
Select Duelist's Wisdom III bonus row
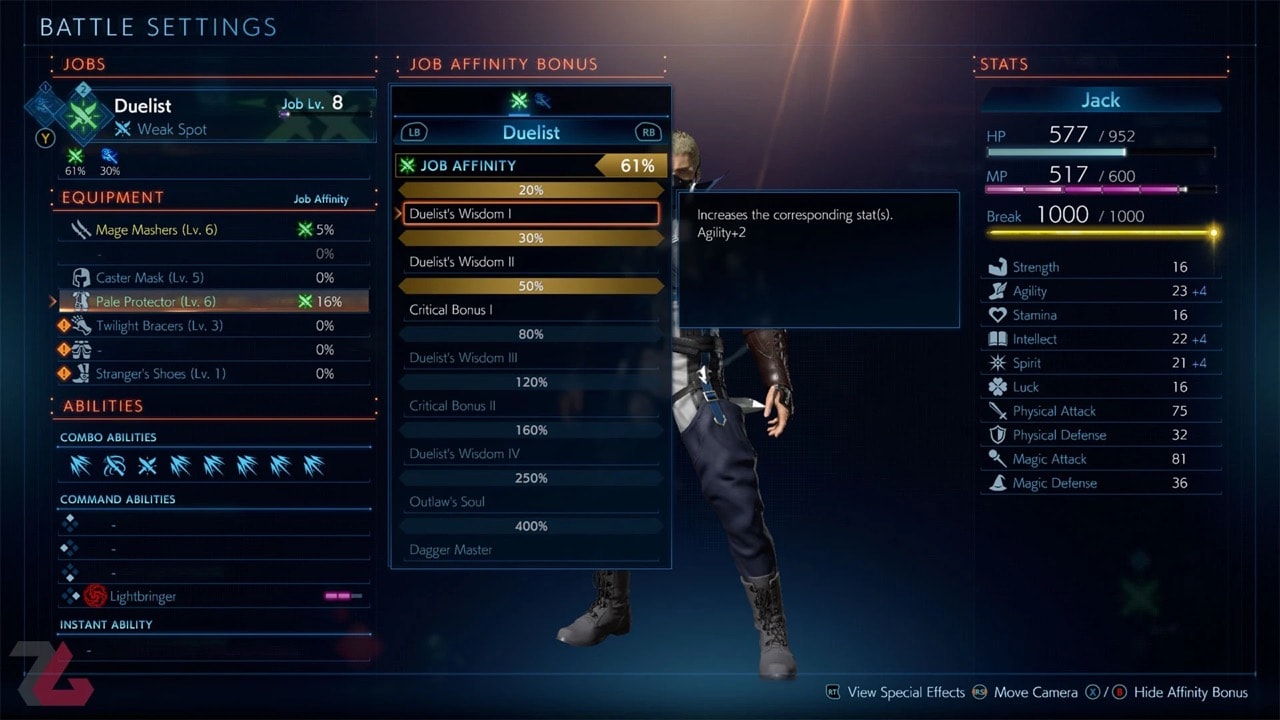coord(530,358)
